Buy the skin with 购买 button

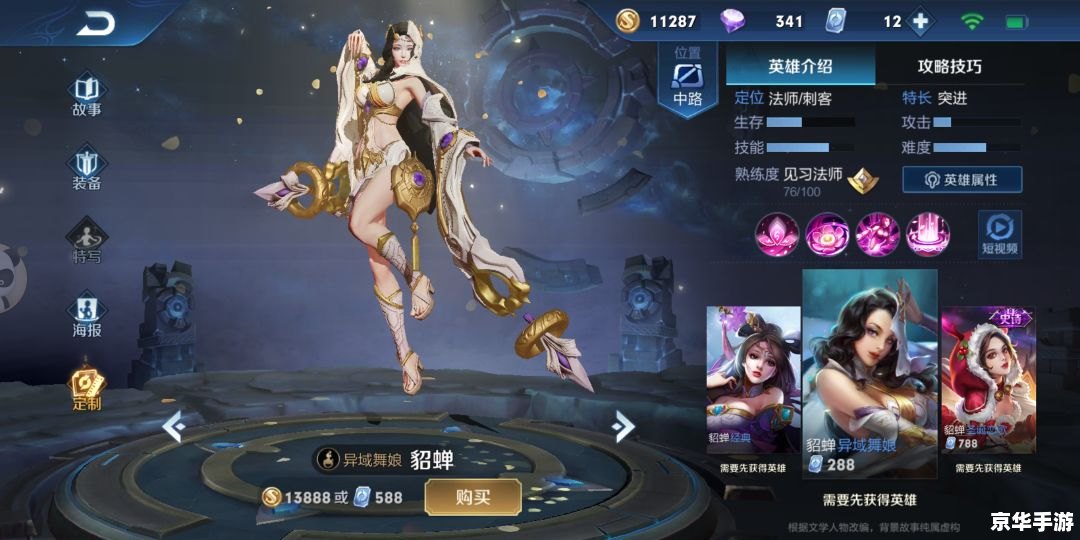[473, 497]
